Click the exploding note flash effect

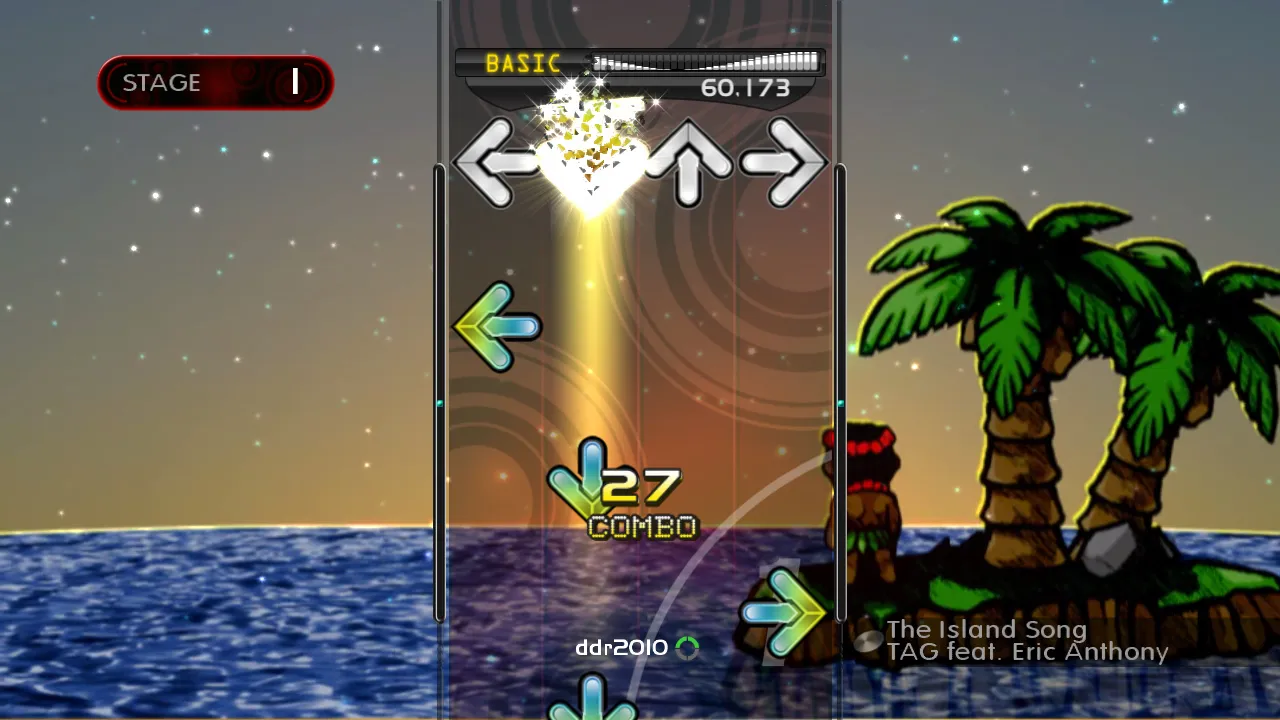click(x=590, y=150)
